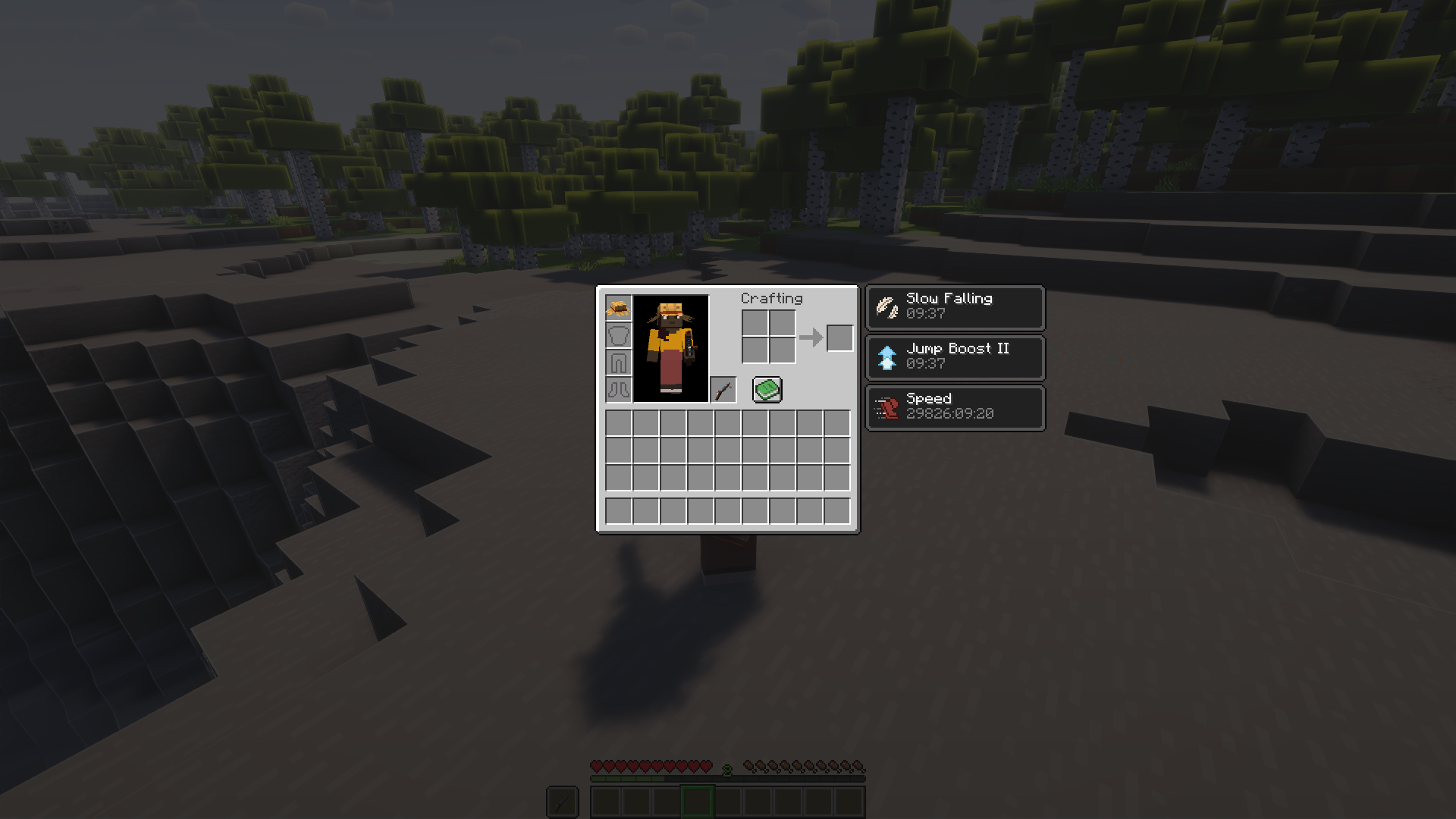Click the feather Slow Falling effect icon

pos(886,306)
